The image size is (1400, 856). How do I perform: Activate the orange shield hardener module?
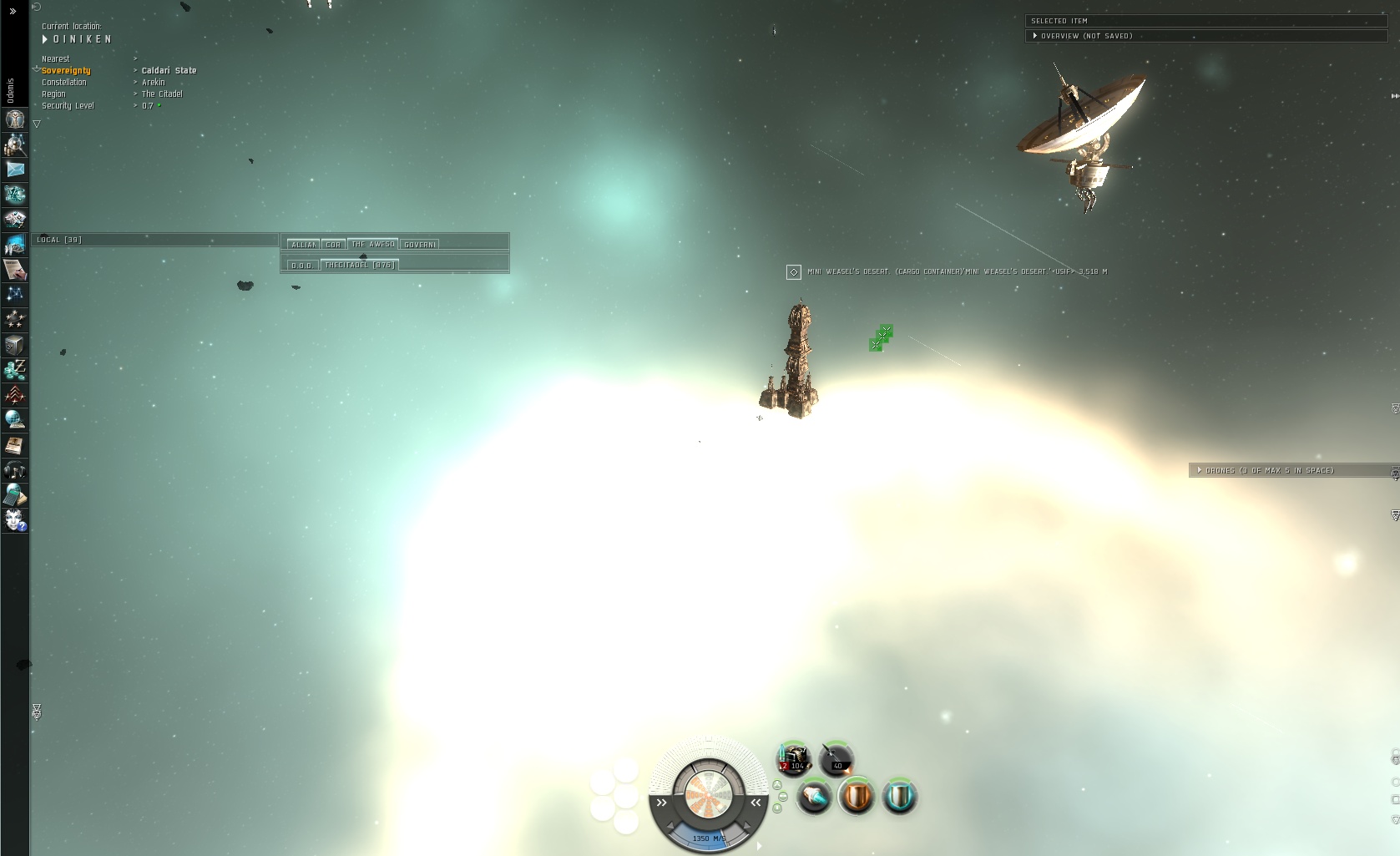click(856, 796)
